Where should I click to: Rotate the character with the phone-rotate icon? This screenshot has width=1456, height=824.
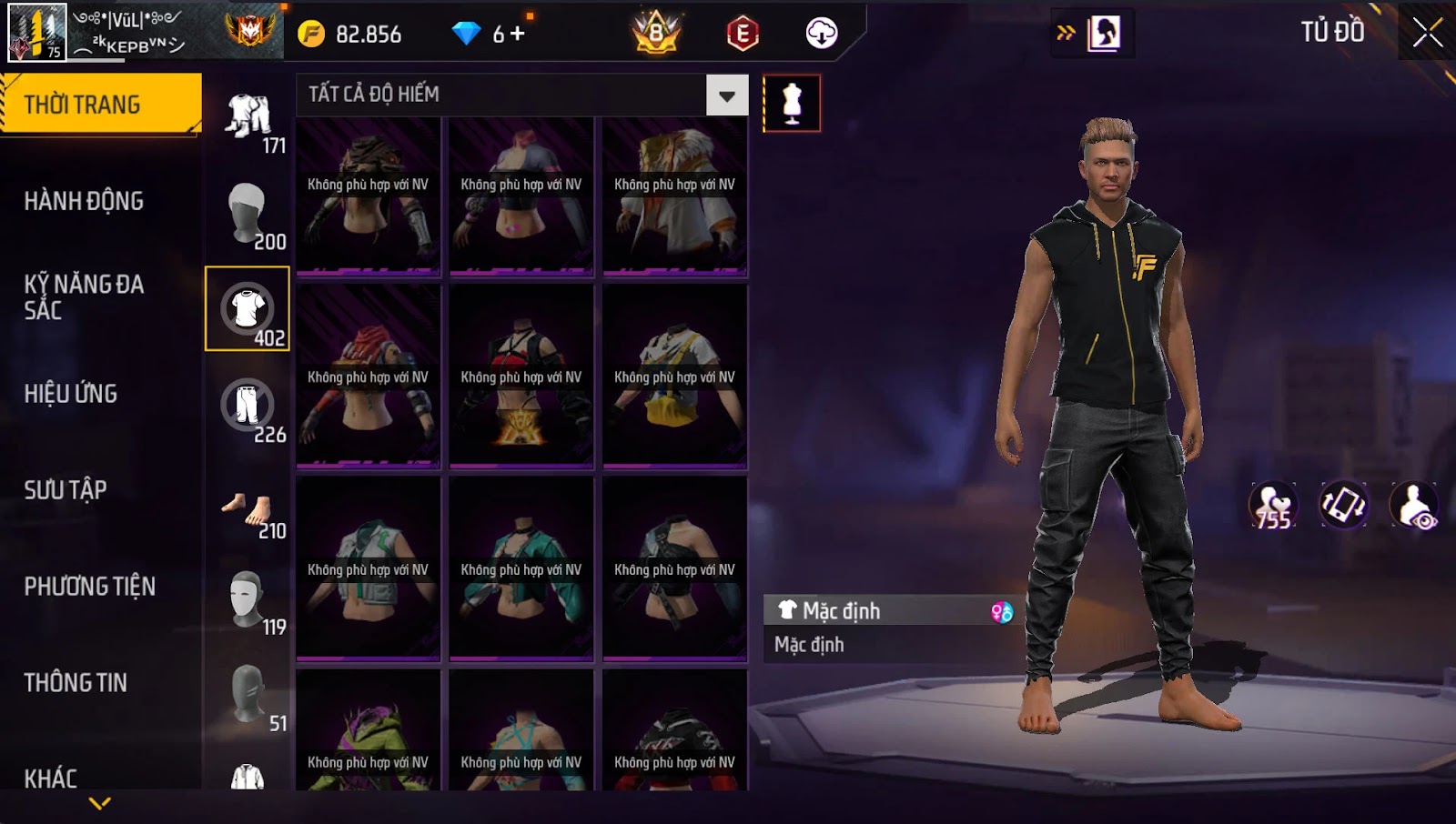point(1343,506)
